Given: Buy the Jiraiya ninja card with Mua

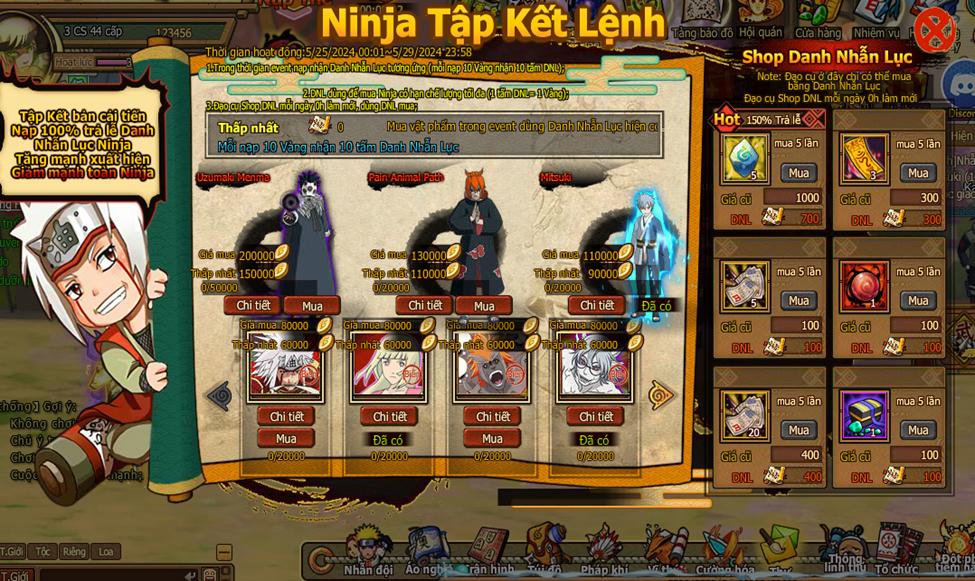Looking at the screenshot, I should [286, 438].
